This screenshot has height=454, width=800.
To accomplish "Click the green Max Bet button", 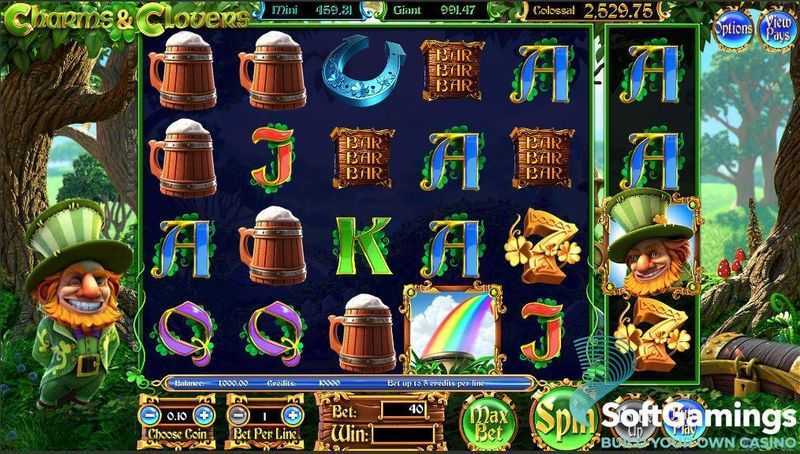I will coord(487,419).
